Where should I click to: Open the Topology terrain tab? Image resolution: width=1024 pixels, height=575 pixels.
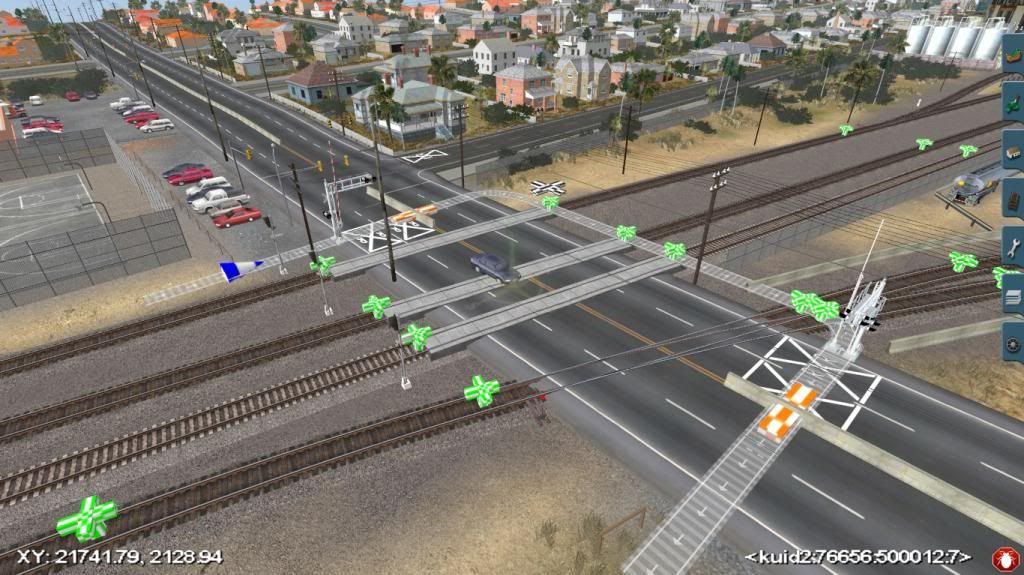point(1013,50)
